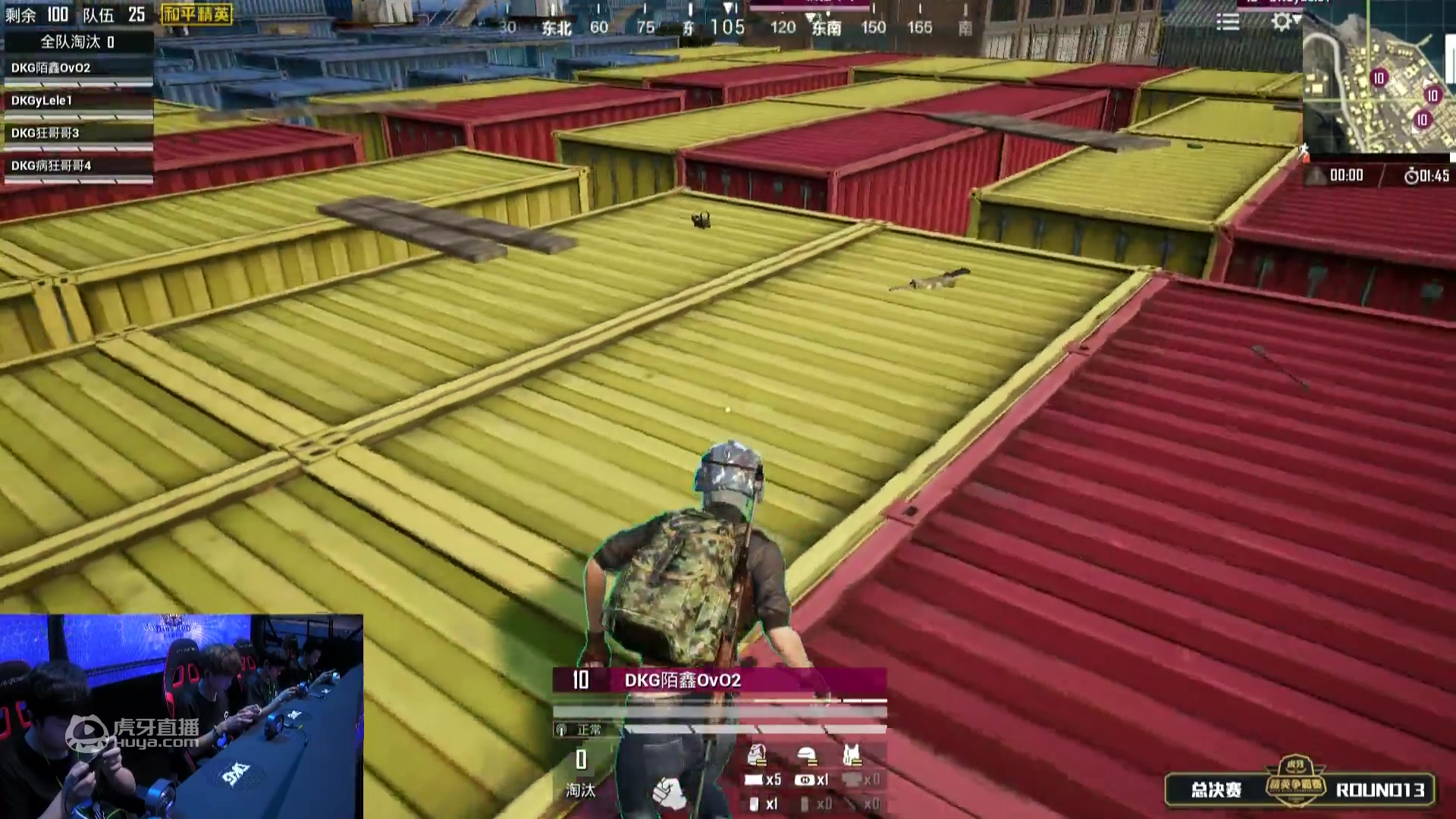The image size is (1456, 819).
Task: Select the armor vest equipment icon
Action: [852, 755]
